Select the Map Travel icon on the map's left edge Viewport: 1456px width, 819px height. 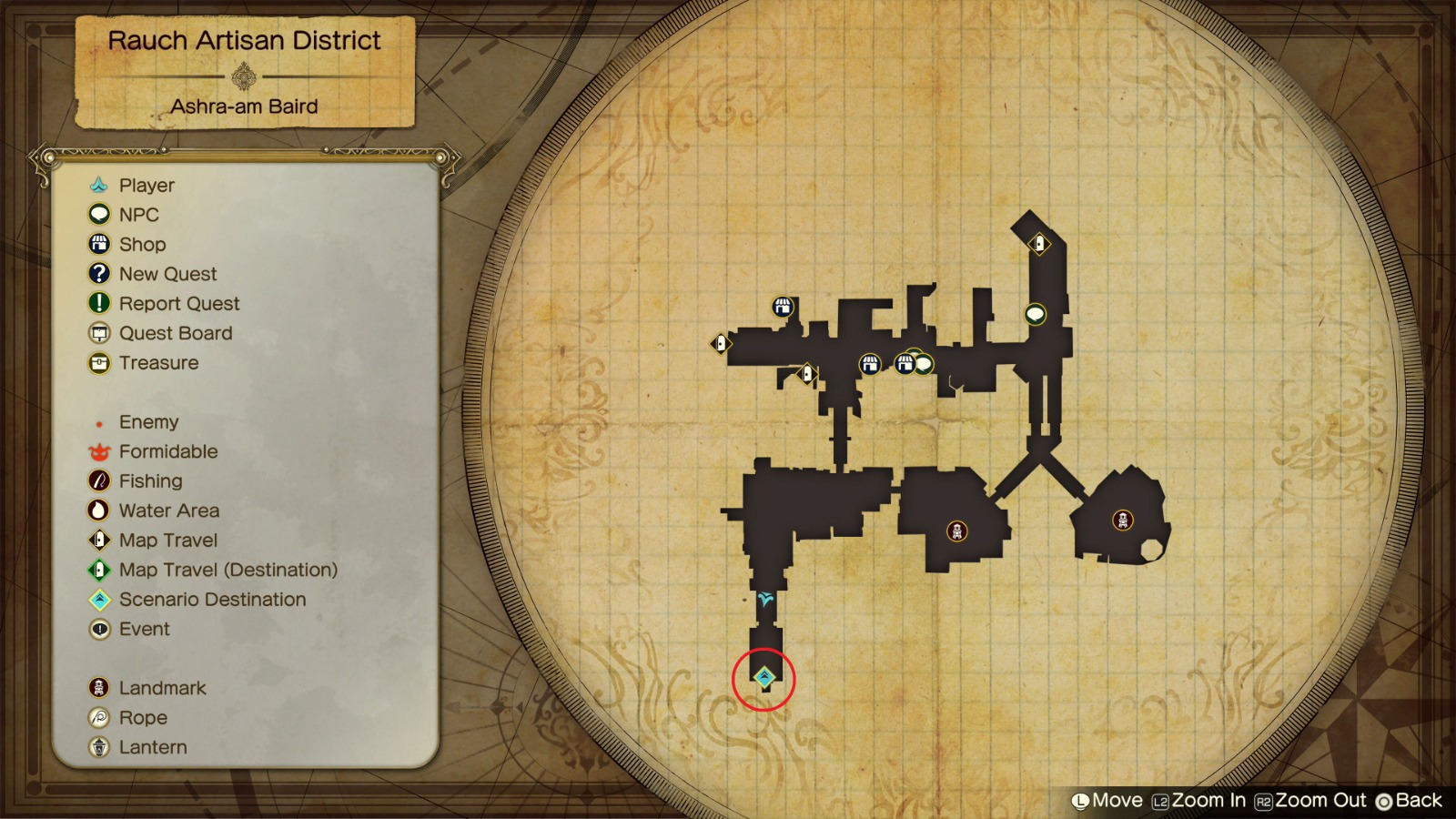(x=719, y=344)
